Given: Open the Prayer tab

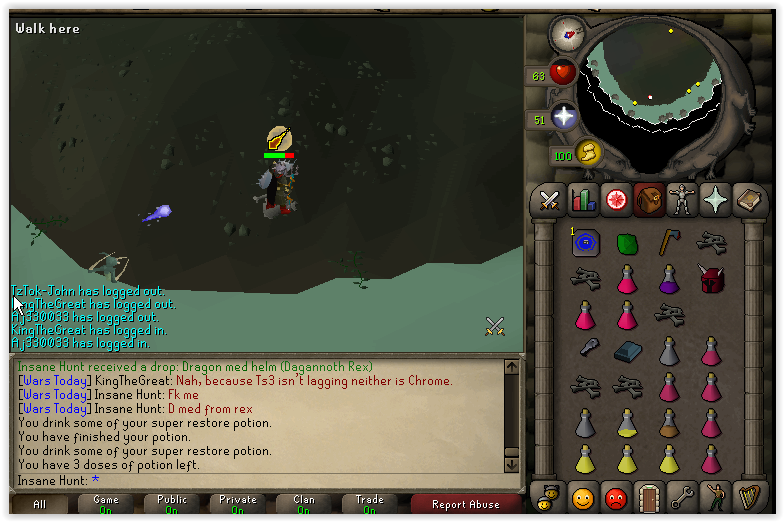Looking at the screenshot, I should click(715, 200).
